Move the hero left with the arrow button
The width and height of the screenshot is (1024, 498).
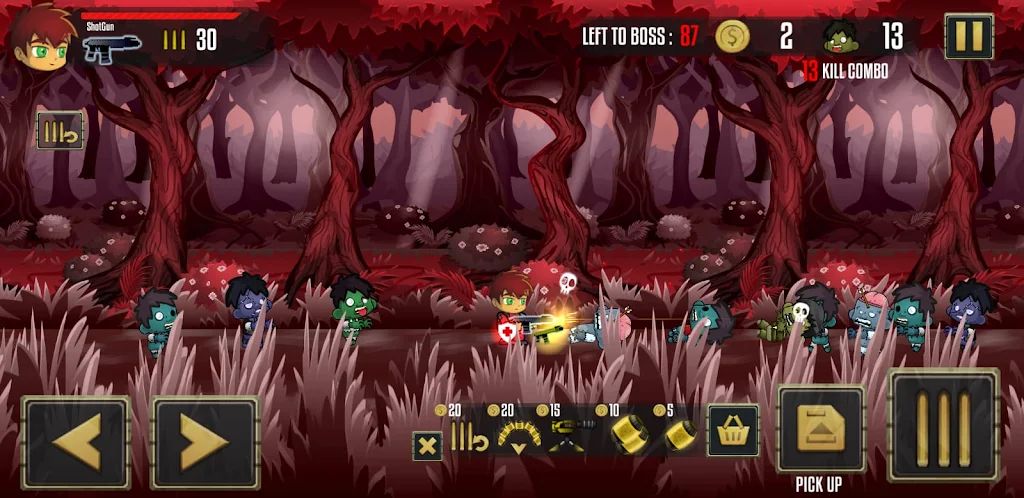pos(76,442)
